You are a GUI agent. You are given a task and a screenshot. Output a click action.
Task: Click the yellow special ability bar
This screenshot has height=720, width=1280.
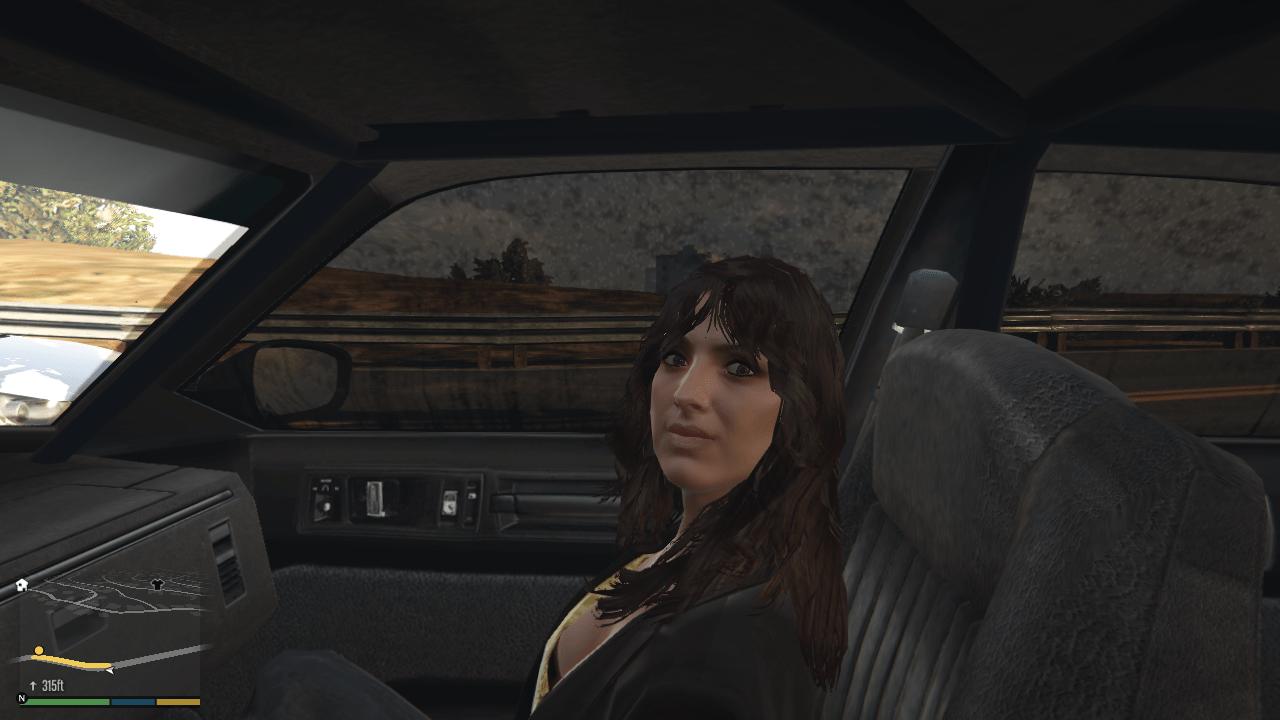click(x=178, y=701)
